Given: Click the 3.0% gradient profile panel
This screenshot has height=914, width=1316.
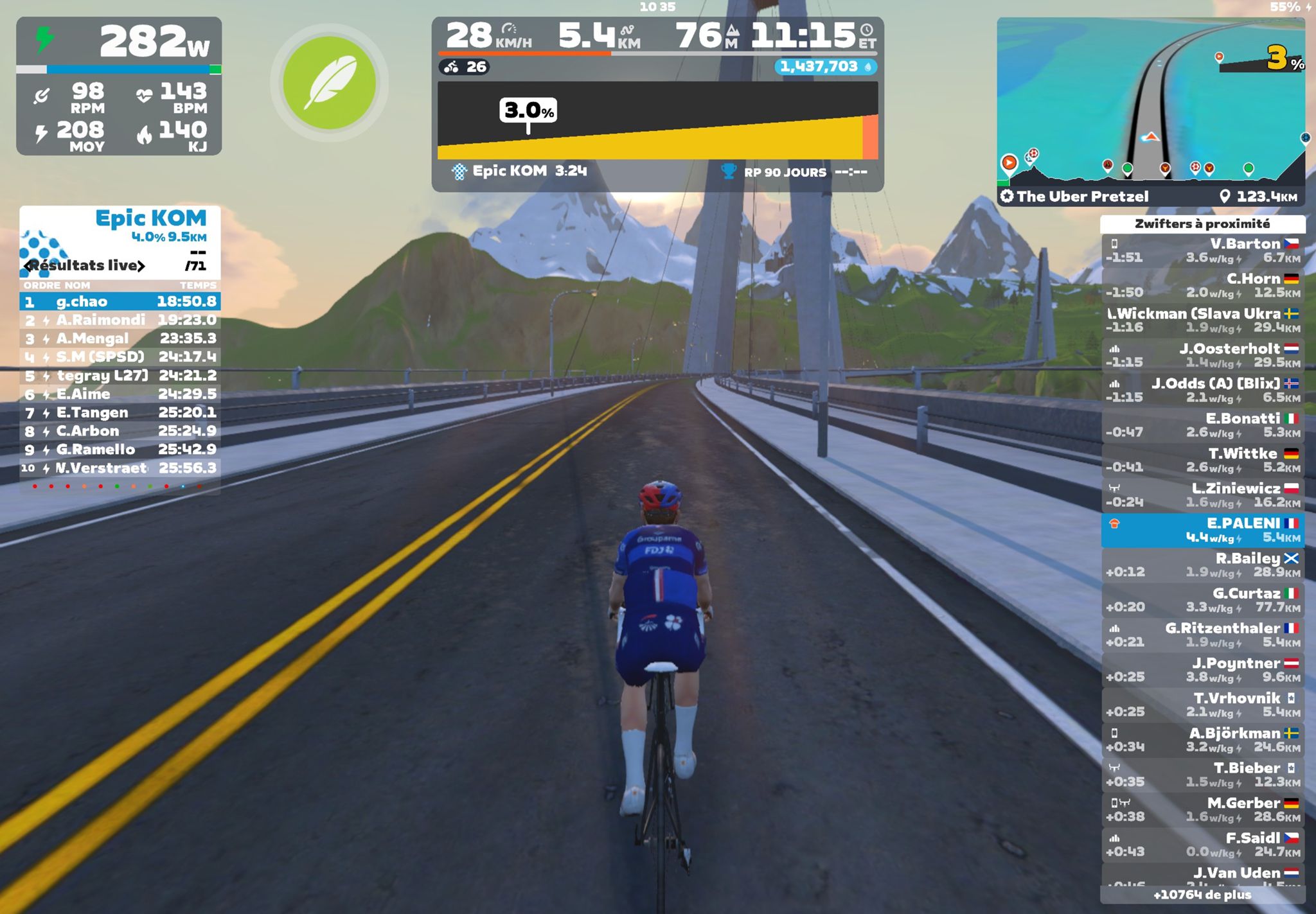Looking at the screenshot, I should click(657, 121).
